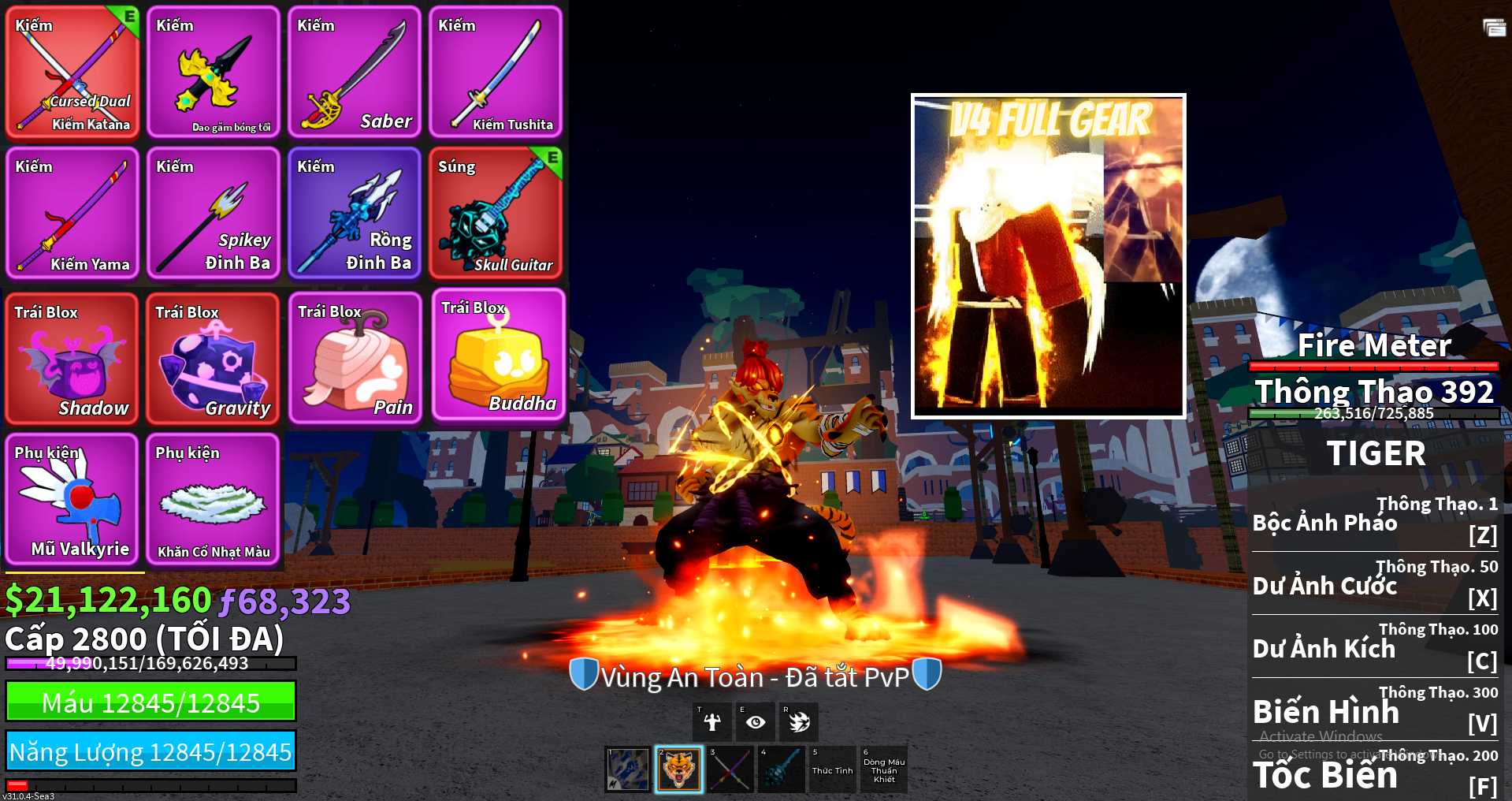Choose the Rồng Đinh Ba trident tile
Image resolution: width=1512 pixels, height=801 pixels.
tap(354, 213)
